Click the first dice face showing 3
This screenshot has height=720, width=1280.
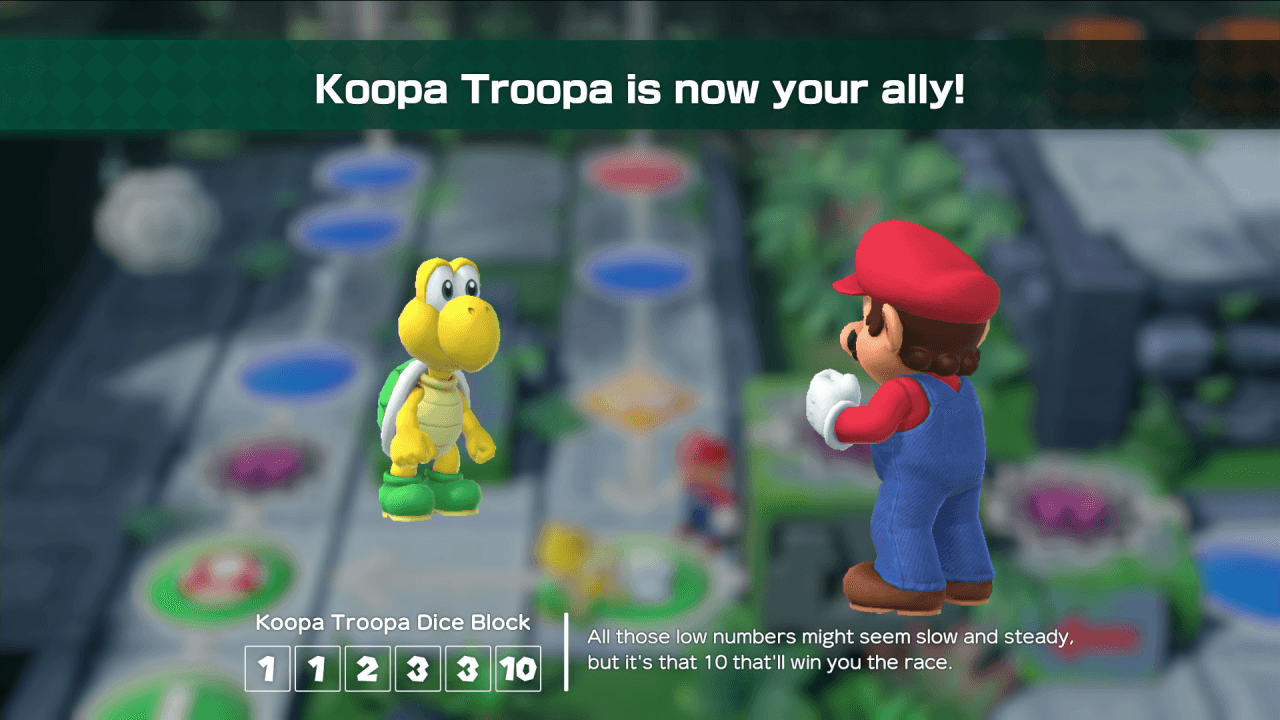tap(417, 668)
